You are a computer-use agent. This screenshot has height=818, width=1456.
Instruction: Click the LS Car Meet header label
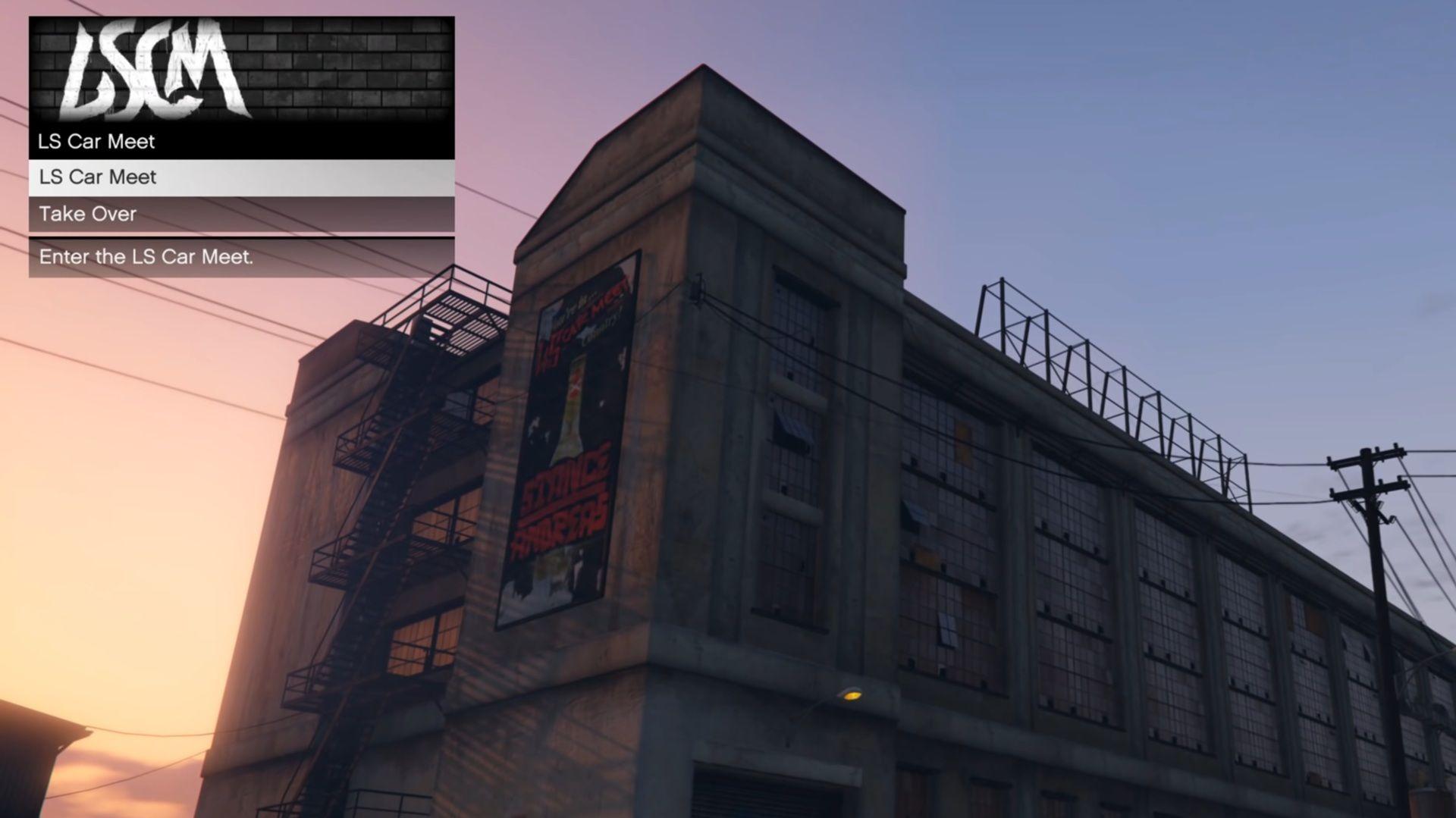(96, 142)
